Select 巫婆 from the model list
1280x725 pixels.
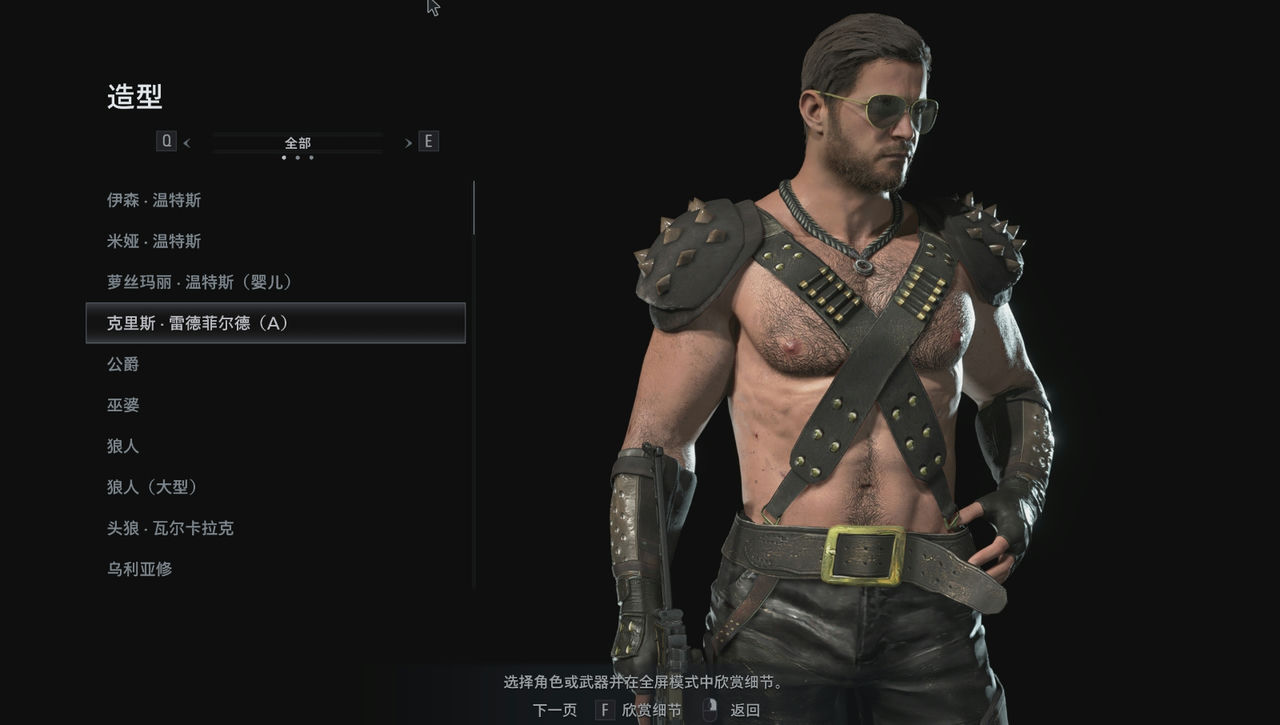pyautogui.click(x=123, y=405)
